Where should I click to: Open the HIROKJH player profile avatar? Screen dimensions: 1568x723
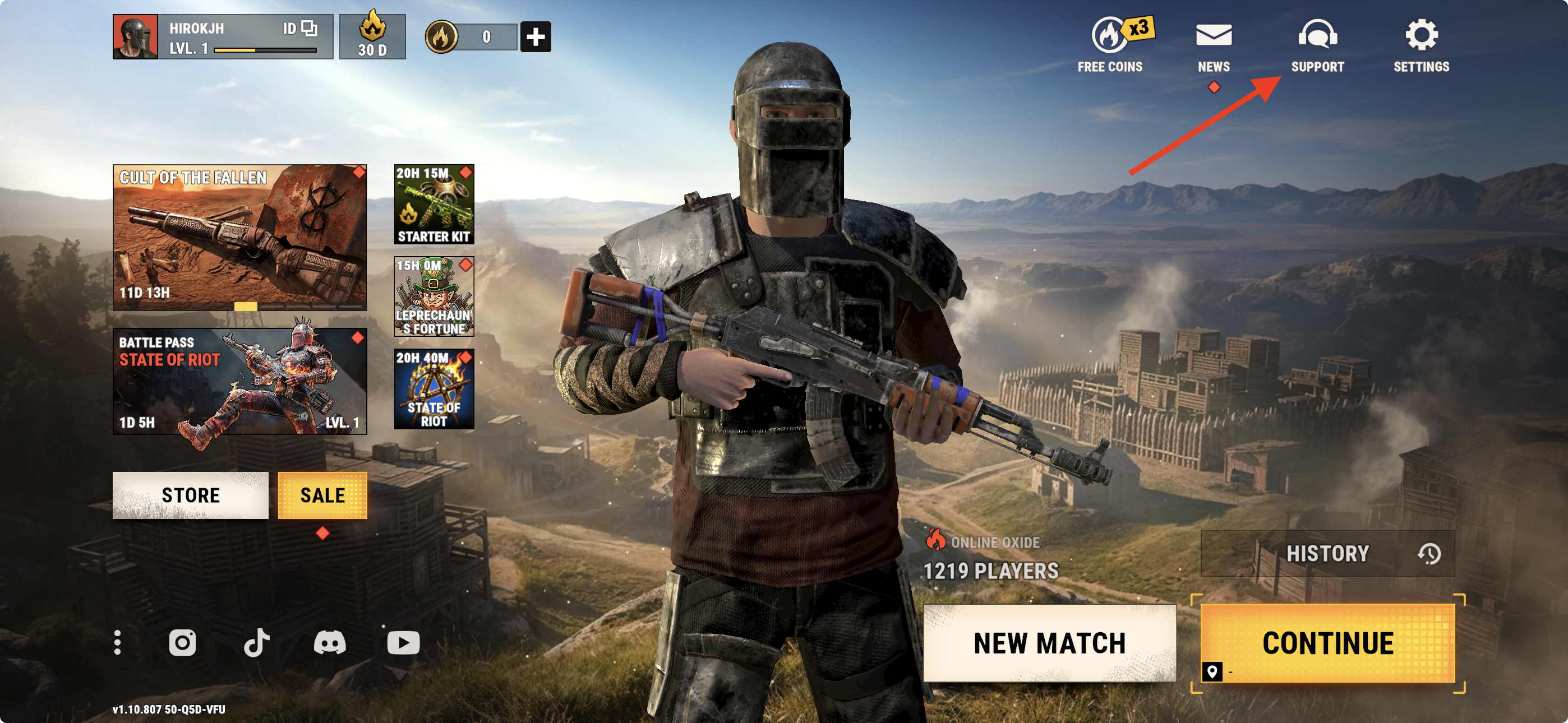pos(135,36)
